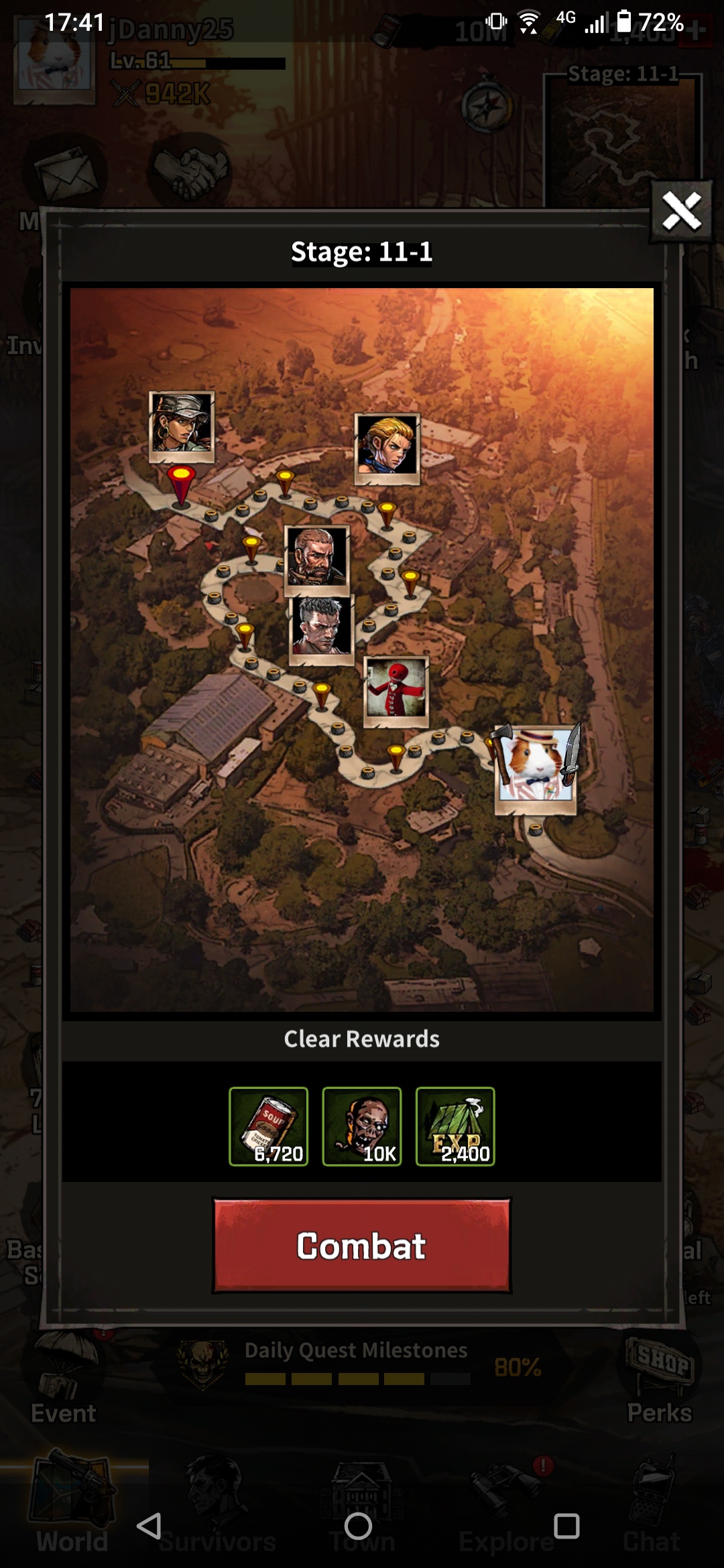Select the blonde survivor portrait on map
Viewport: 724px width, 1568px height.
(x=387, y=447)
